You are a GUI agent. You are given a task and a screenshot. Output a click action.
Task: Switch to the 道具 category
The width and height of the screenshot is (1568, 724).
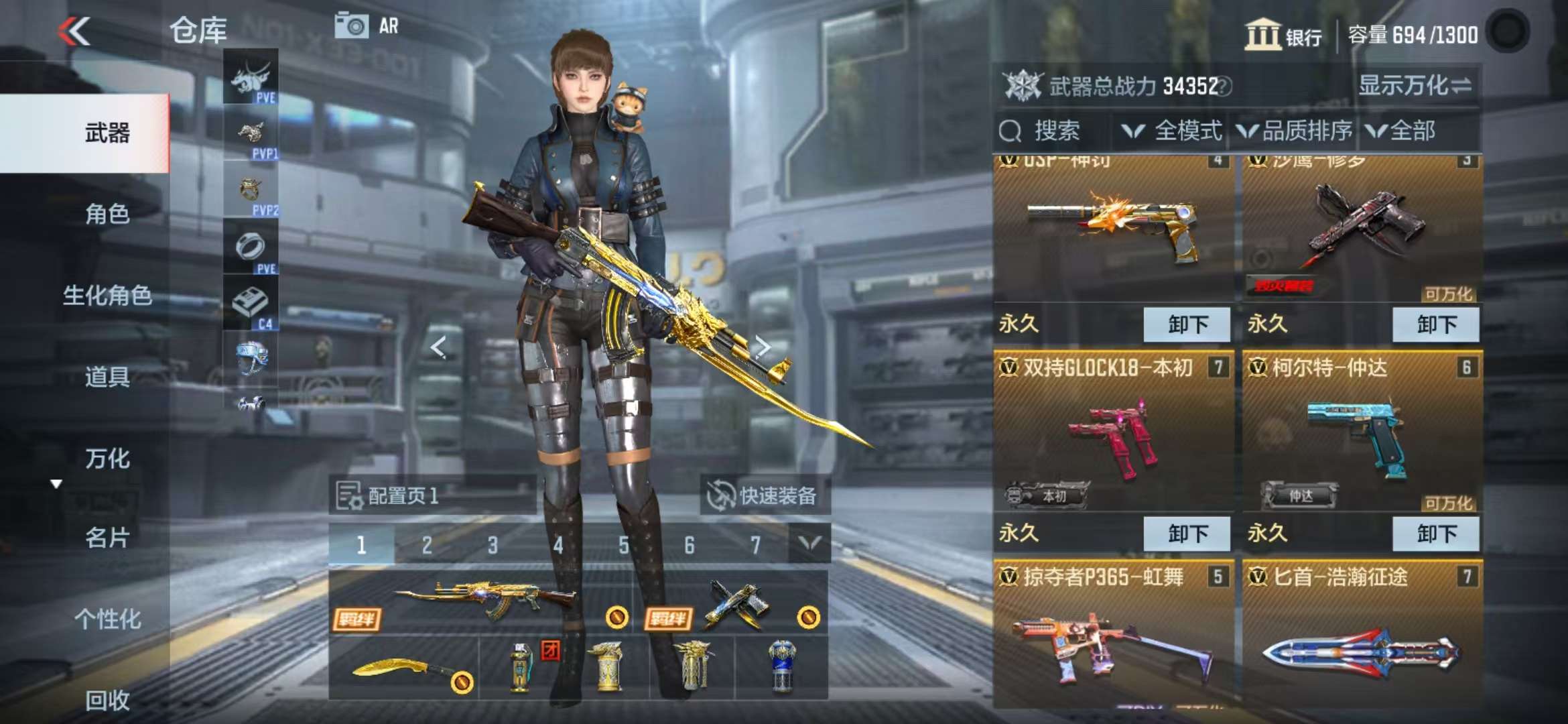point(107,377)
